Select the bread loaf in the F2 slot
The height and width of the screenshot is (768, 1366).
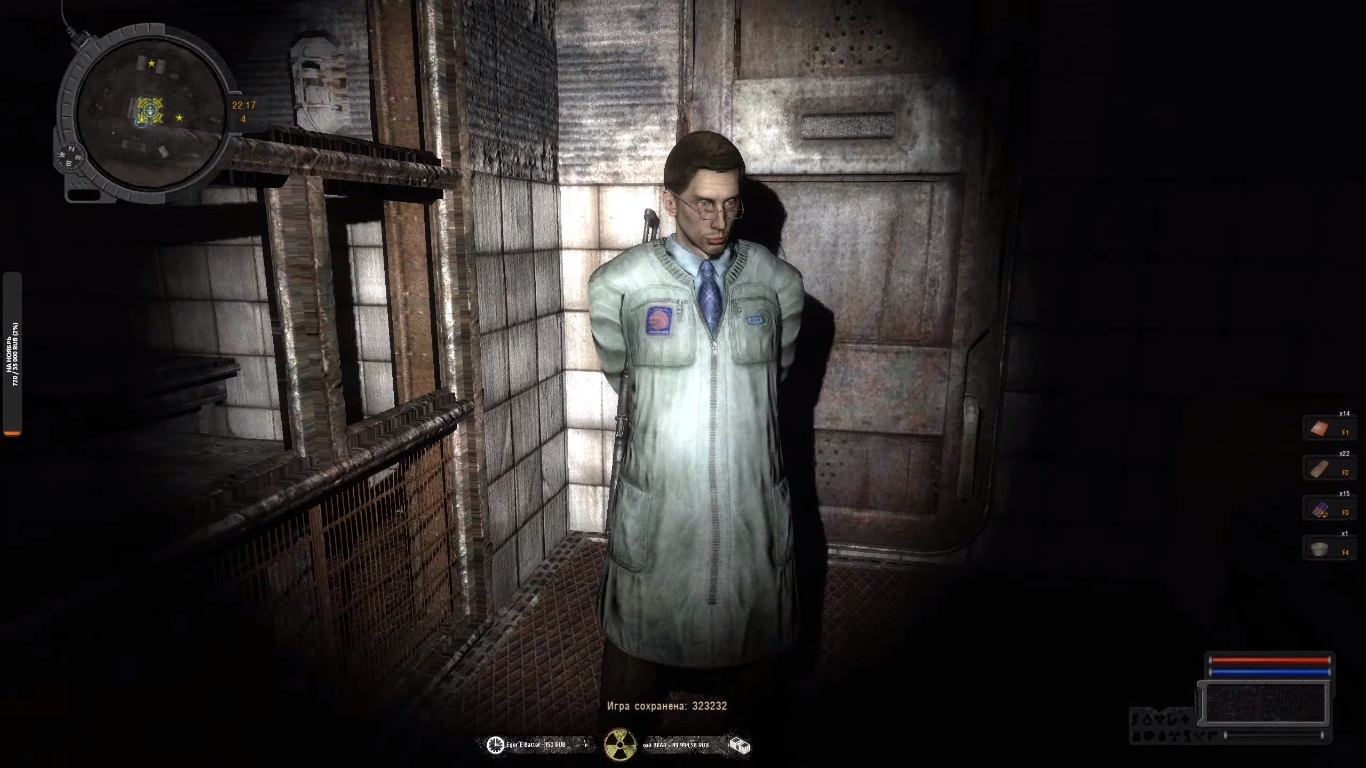coord(1321,468)
